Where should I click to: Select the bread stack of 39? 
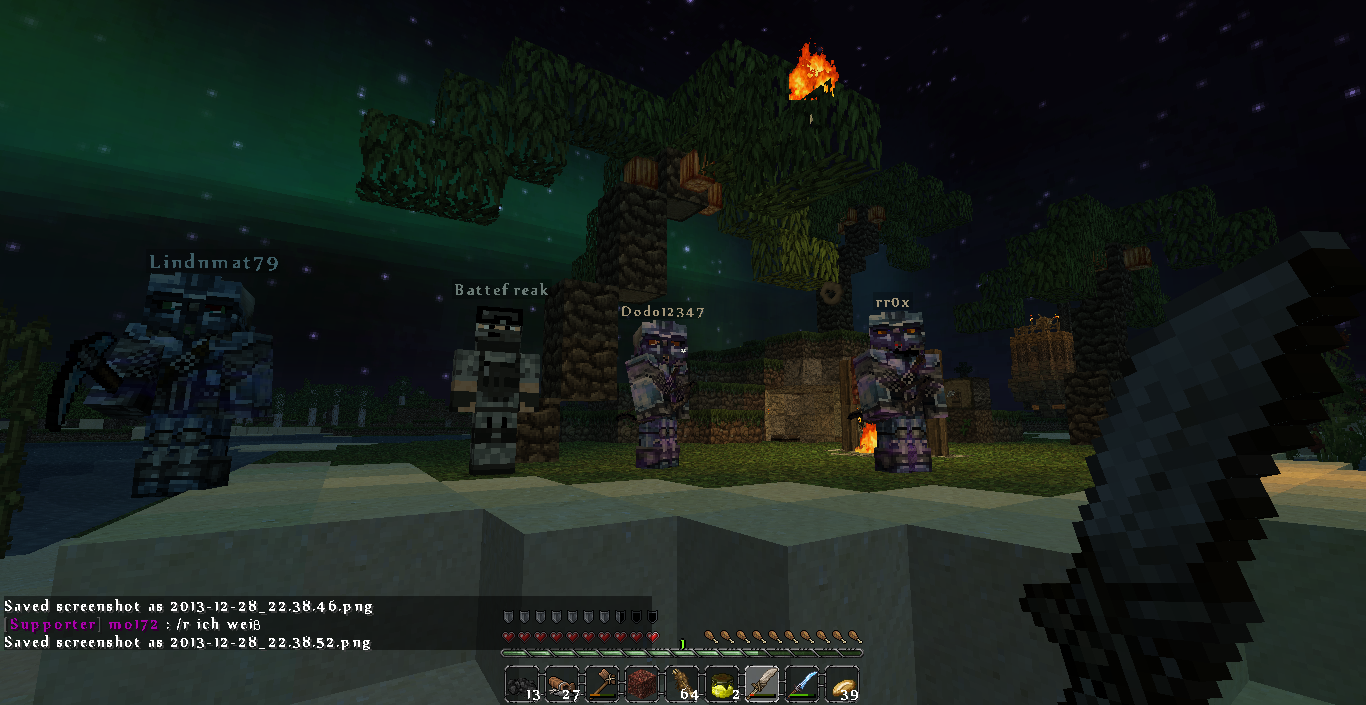click(x=842, y=684)
